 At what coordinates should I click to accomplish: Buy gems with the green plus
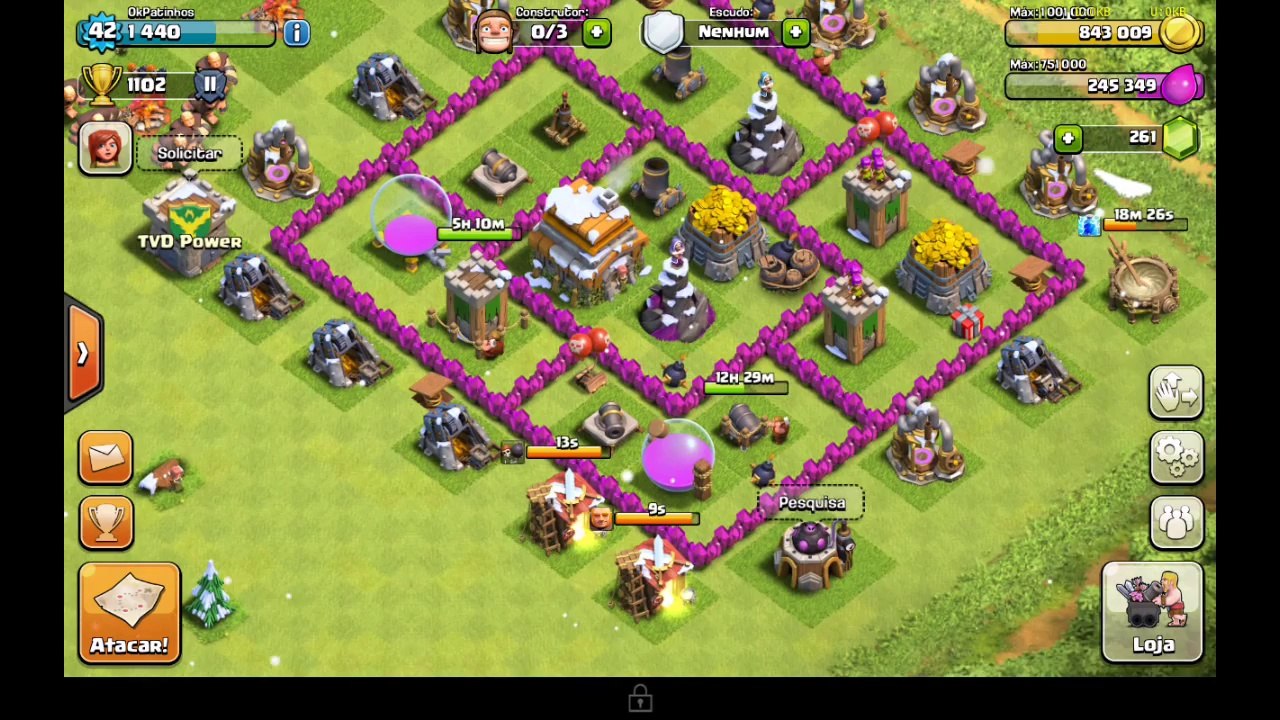coord(1068,138)
